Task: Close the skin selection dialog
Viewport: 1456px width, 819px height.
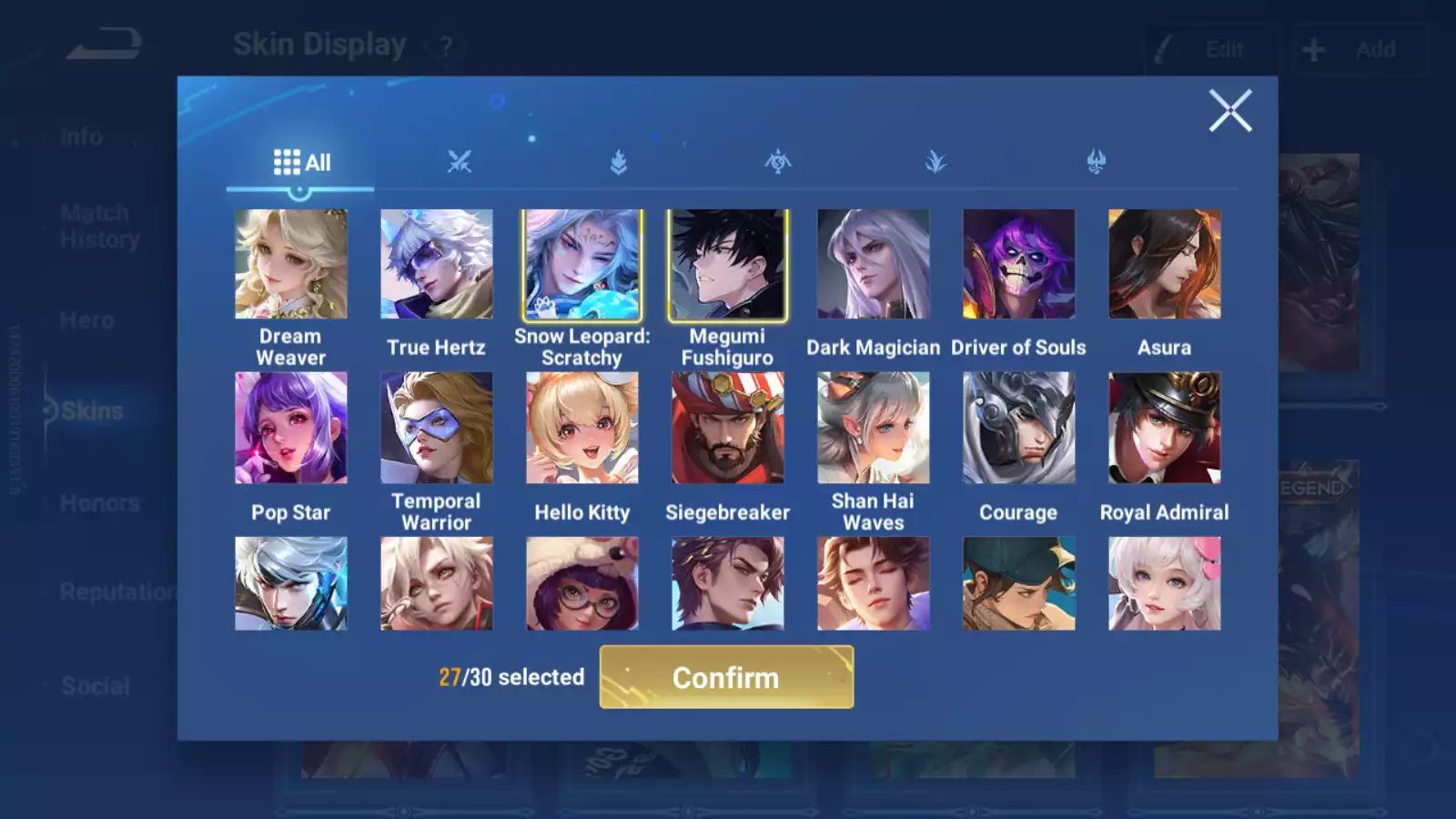Action: tap(1229, 111)
